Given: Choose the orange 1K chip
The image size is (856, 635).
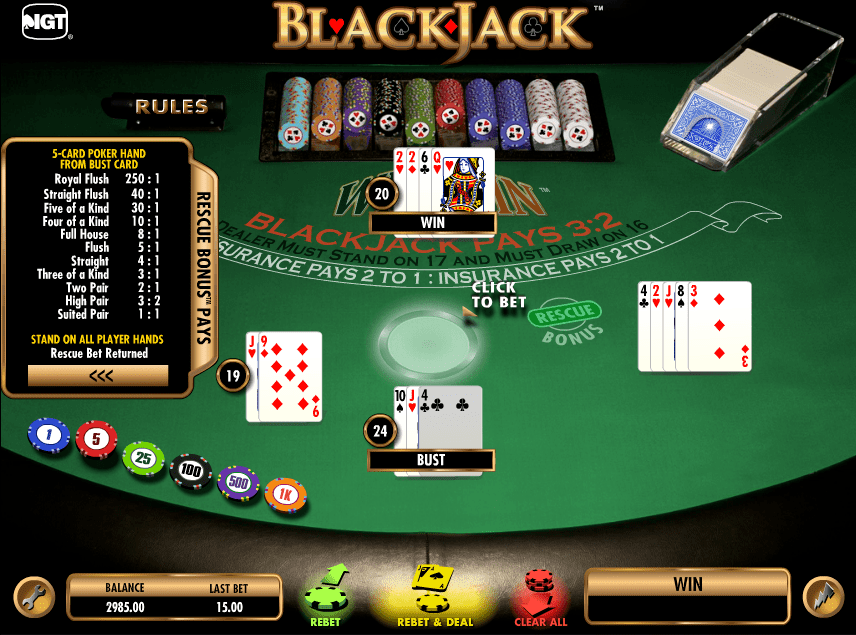Looking at the screenshot, I should [286, 494].
